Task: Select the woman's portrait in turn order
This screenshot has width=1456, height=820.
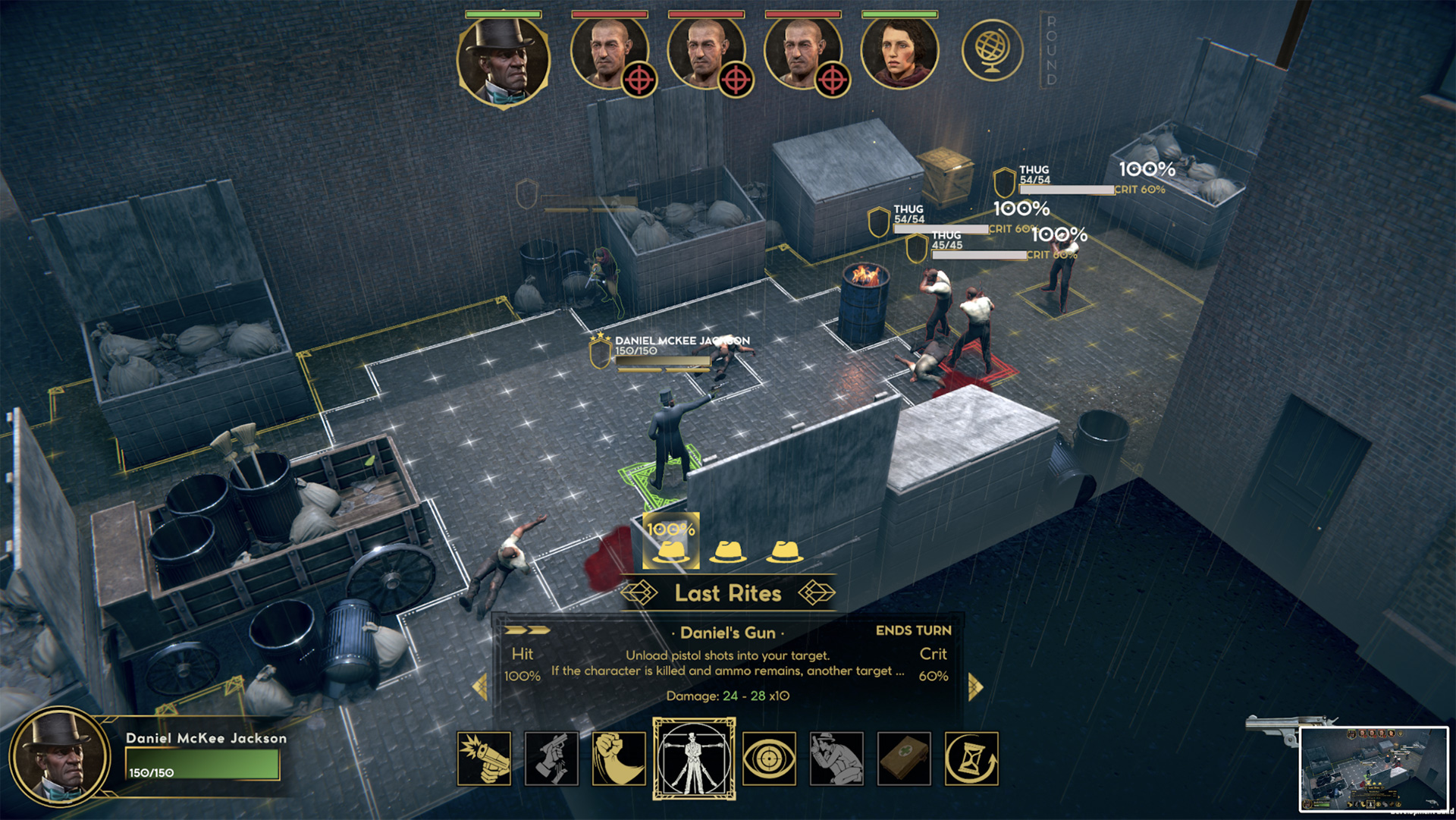Action: click(900, 53)
